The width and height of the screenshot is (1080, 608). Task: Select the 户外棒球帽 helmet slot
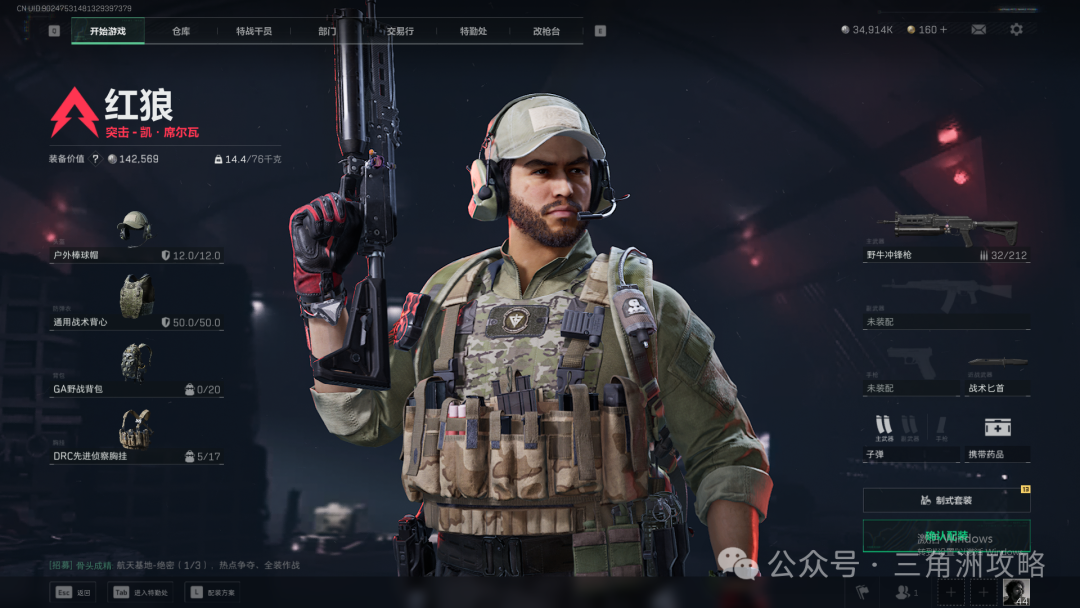[135, 236]
